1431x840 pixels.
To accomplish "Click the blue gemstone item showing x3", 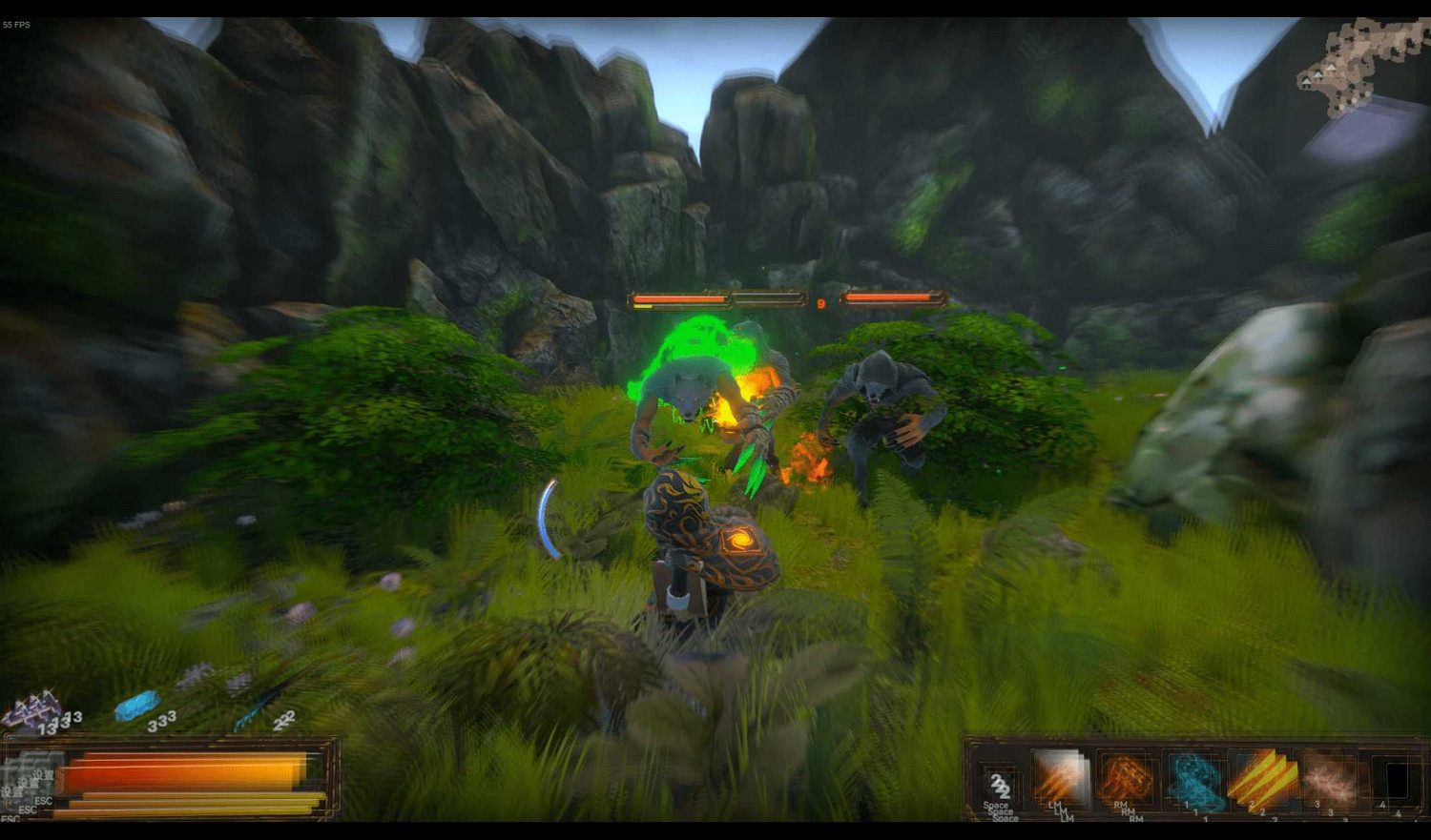I will (137, 706).
